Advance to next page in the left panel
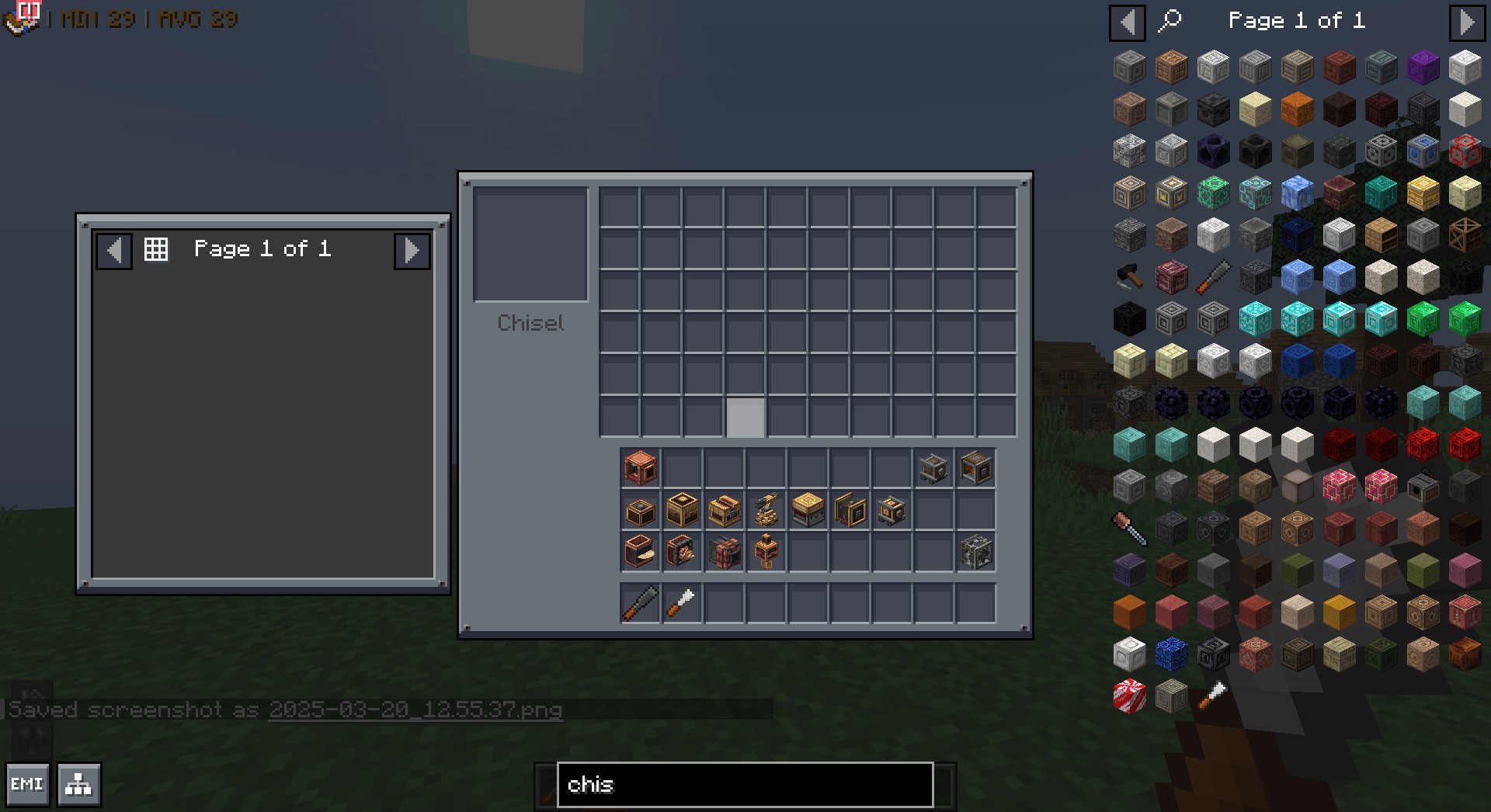Screen dimensions: 1491x812 pos(412,250)
